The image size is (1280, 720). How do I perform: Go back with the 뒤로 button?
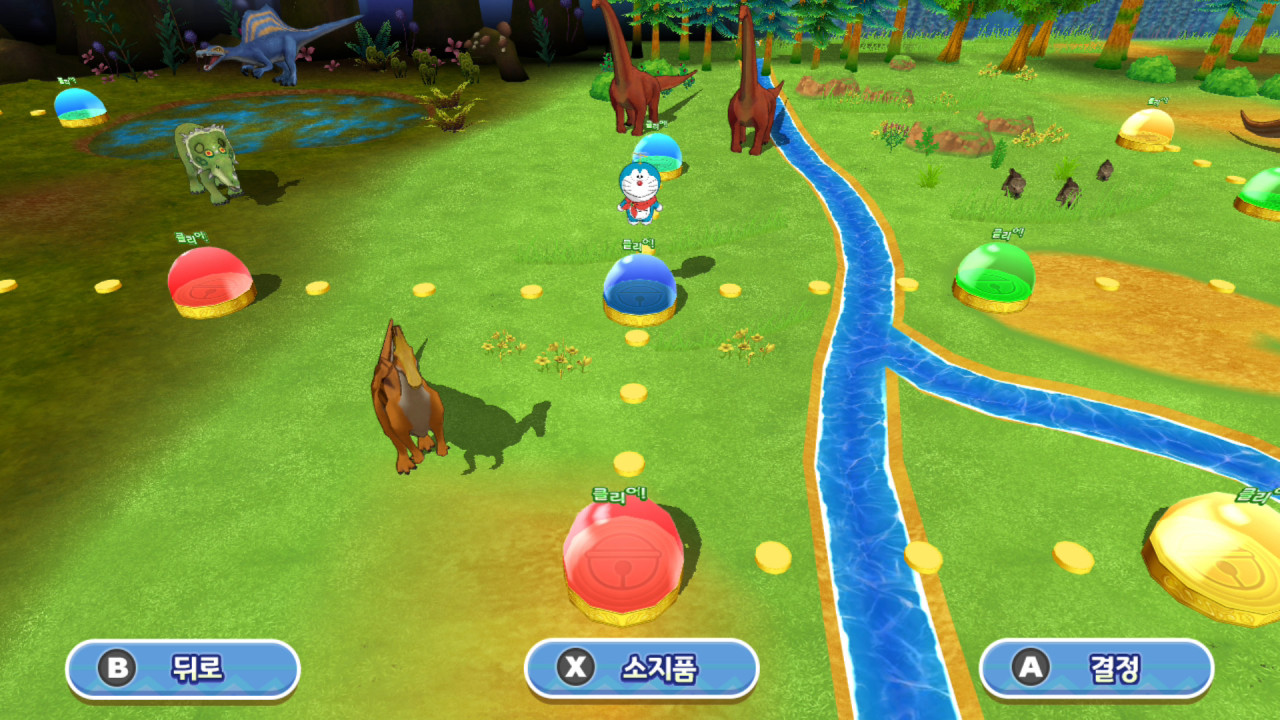183,668
